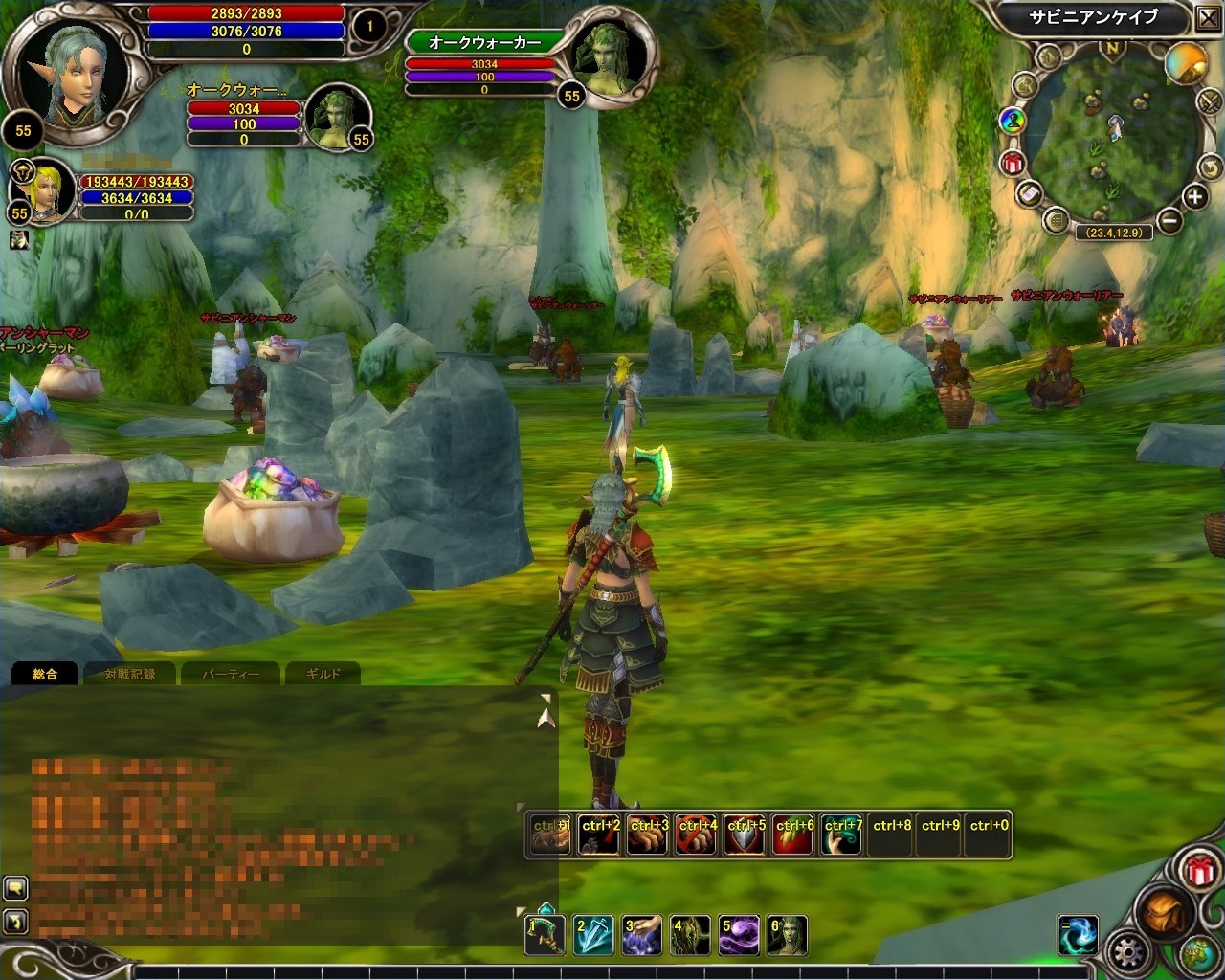Activate the ice shard skill in slot 2
1225x980 pixels.
pos(593,935)
